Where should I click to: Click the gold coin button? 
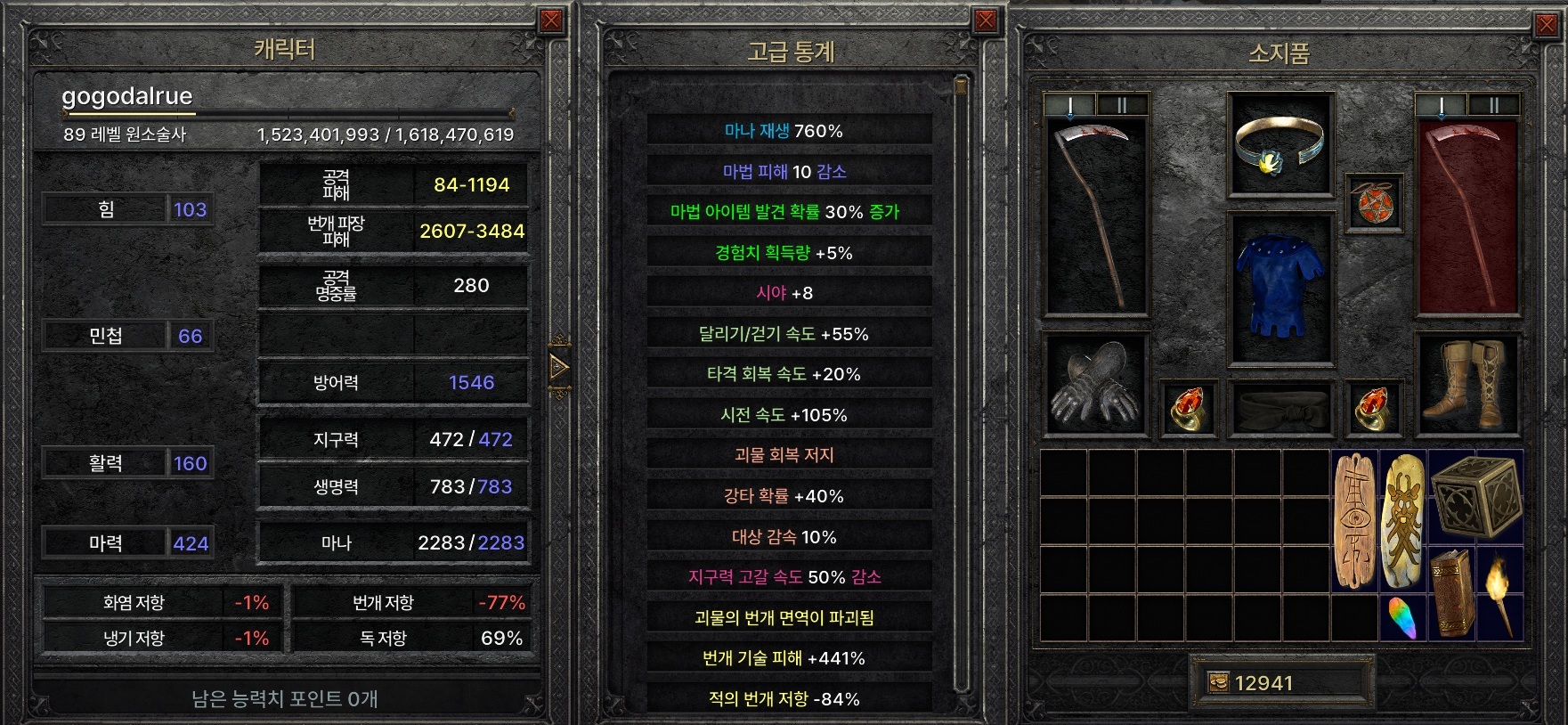[1218, 682]
